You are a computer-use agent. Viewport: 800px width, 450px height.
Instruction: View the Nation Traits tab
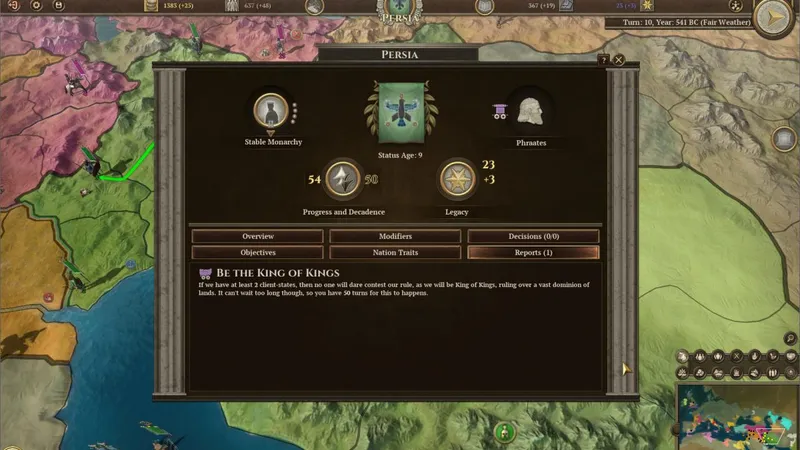395,253
